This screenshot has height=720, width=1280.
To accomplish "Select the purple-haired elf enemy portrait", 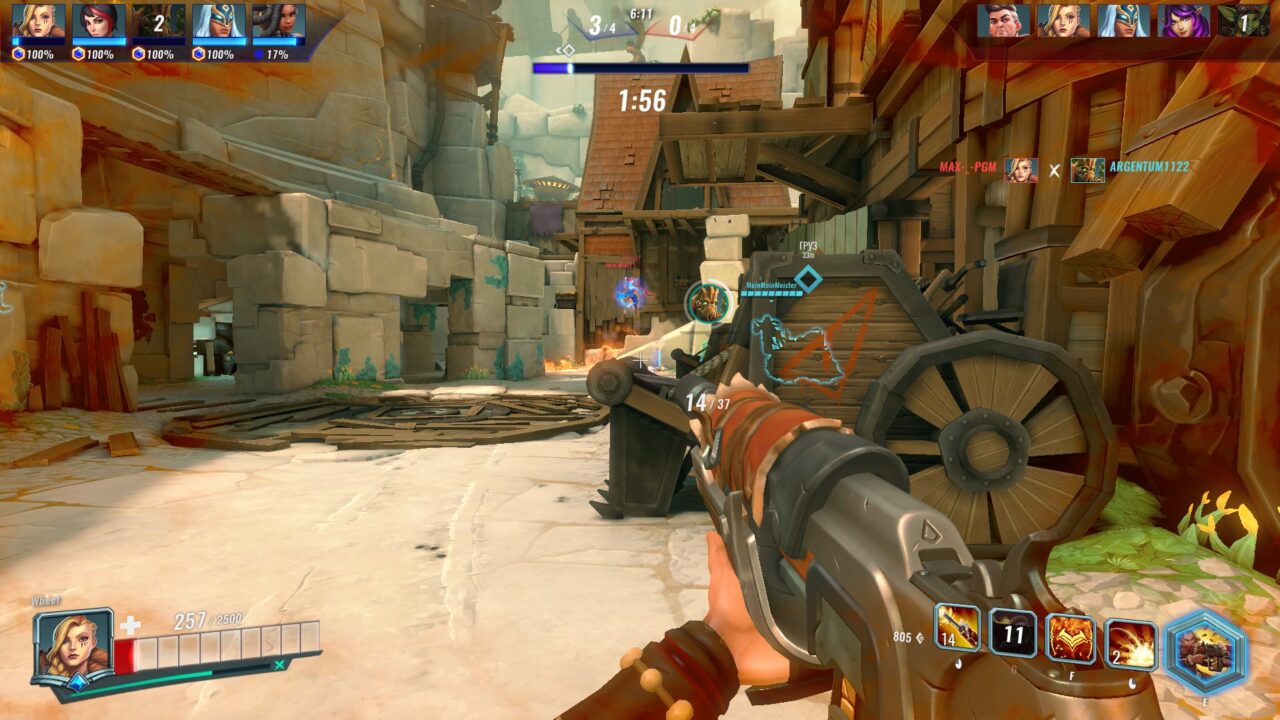I will click(1184, 20).
